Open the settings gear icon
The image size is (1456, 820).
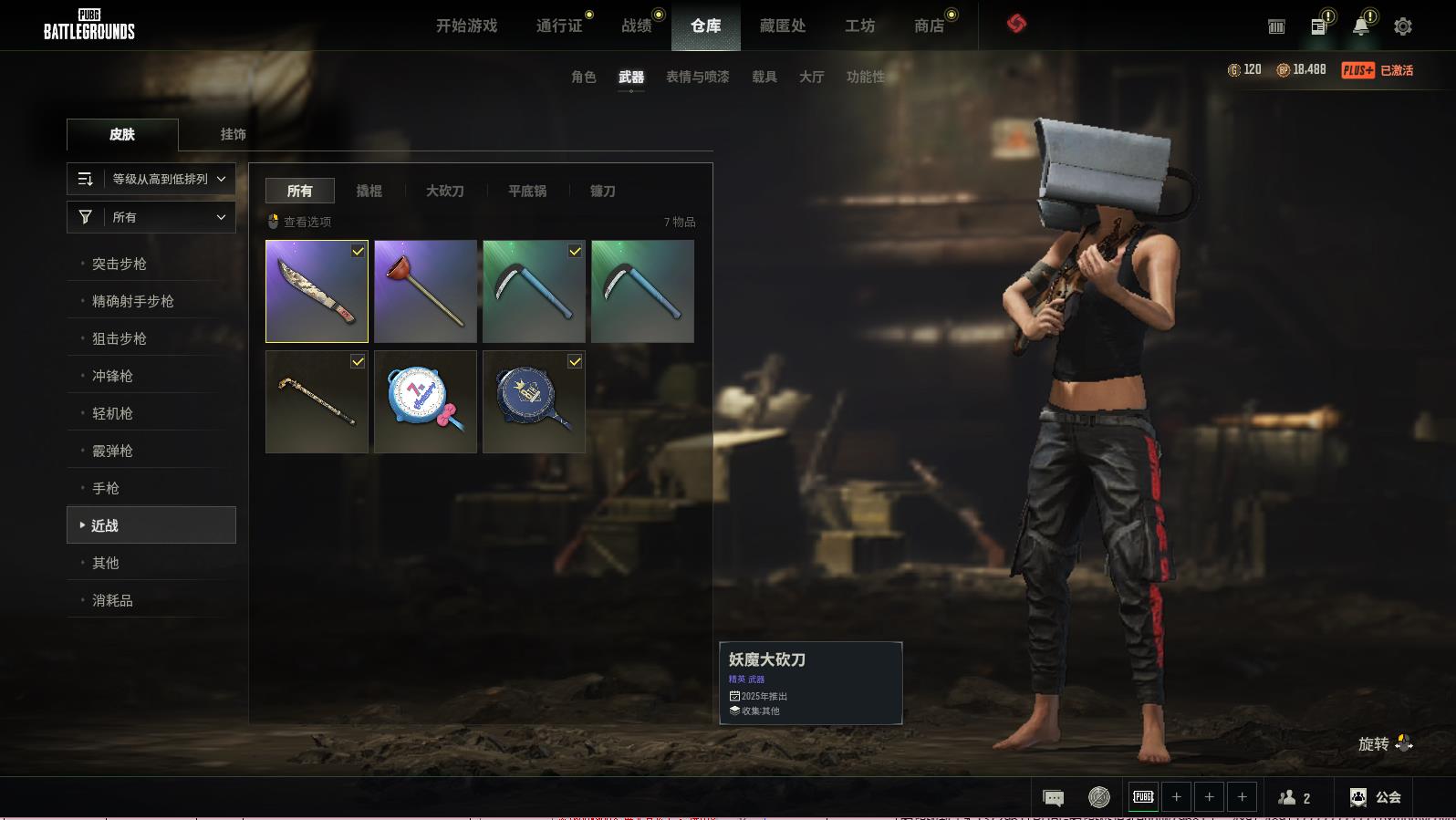pos(1402,26)
